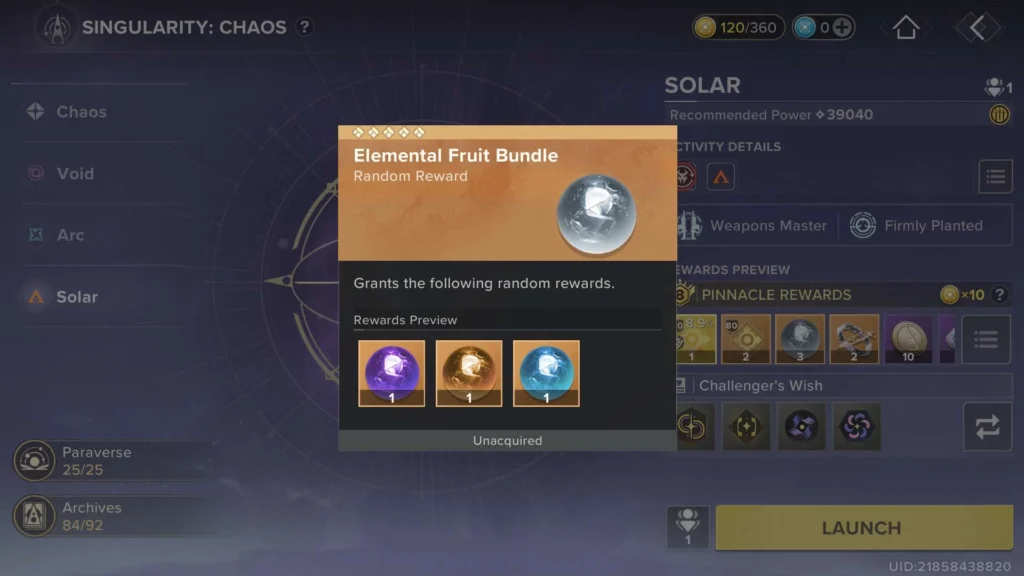Go to the home screen
The image size is (1024, 576).
pos(905,28)
